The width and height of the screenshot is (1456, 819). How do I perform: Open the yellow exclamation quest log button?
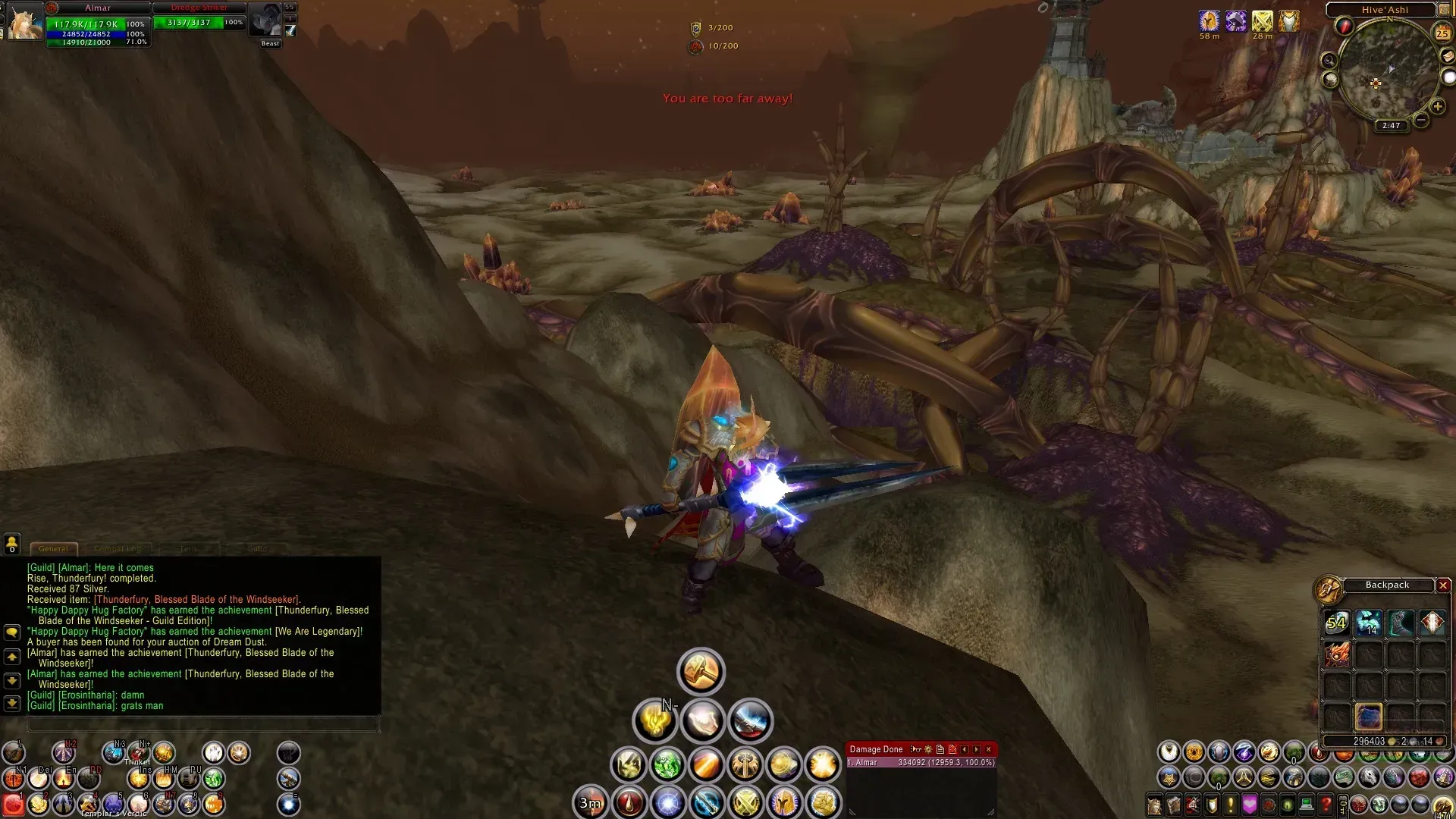pos(1231,804)
